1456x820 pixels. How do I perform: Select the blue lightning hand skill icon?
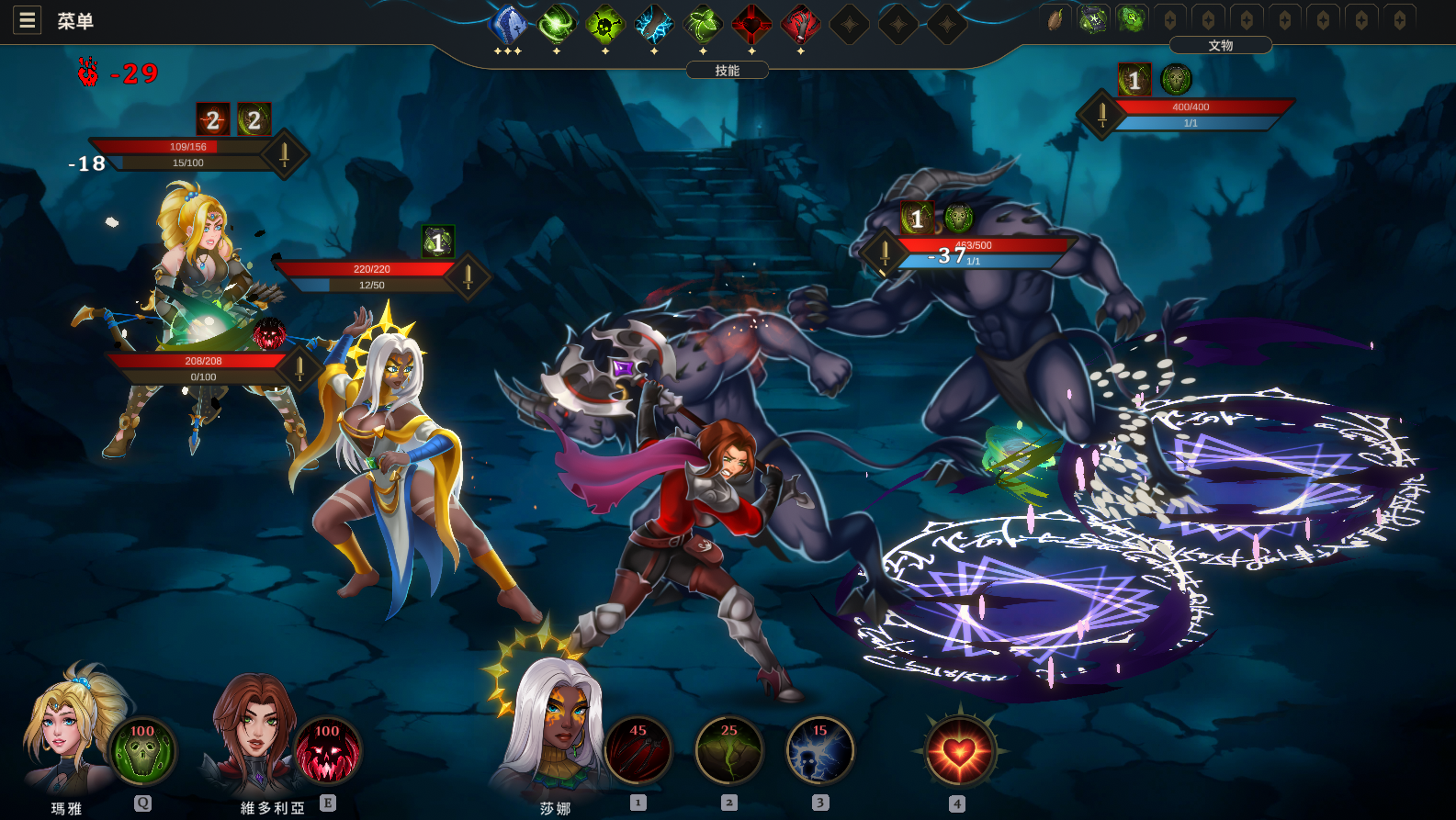(654, 25)
